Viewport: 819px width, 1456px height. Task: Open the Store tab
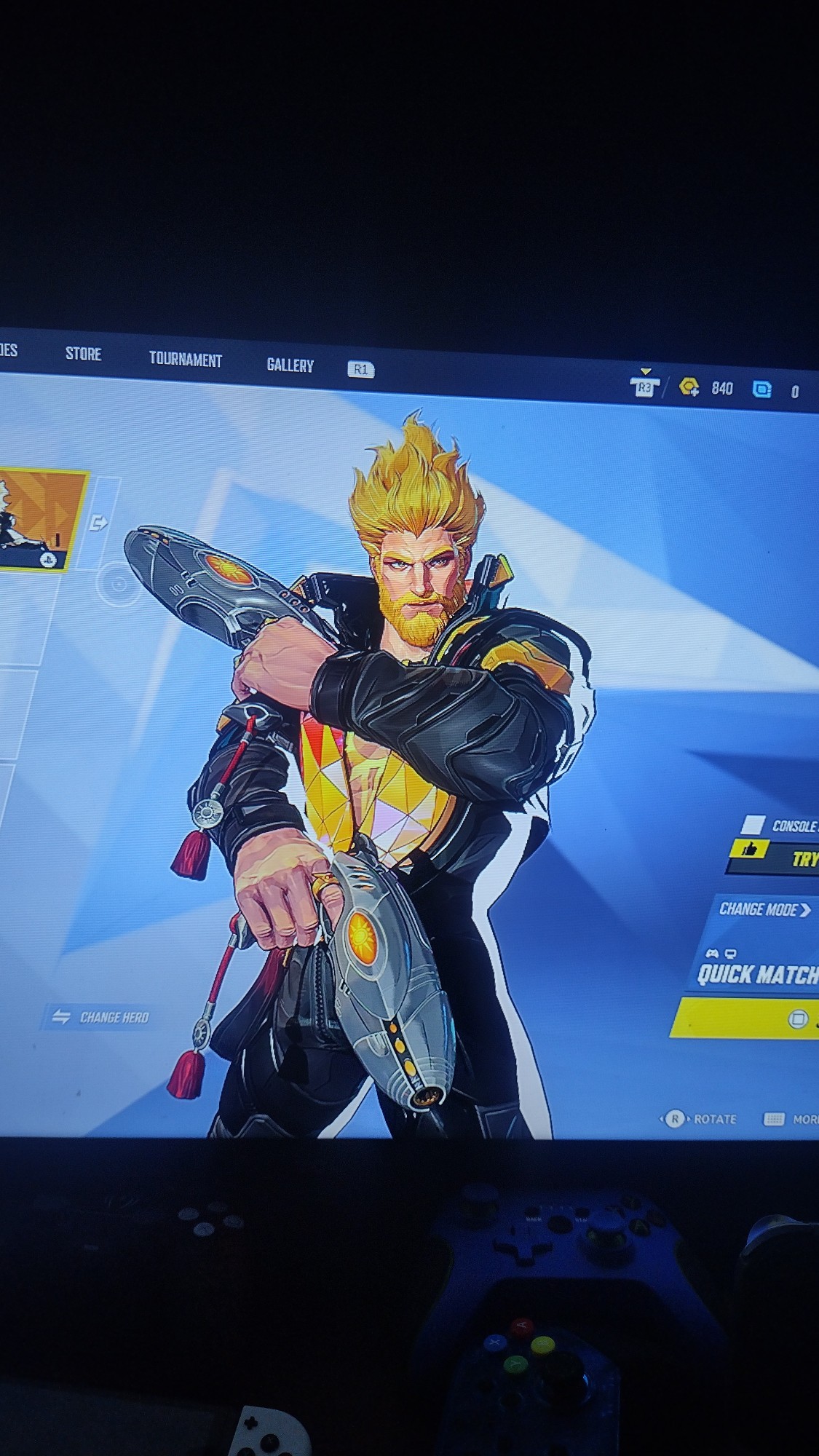83,354
